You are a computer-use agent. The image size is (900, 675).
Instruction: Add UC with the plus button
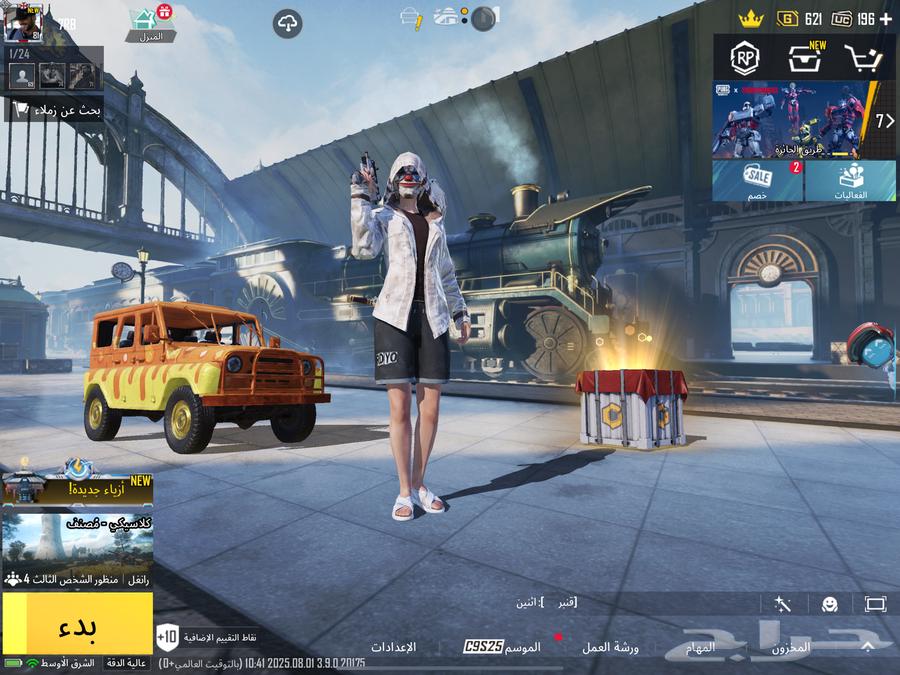click(885, 19)
